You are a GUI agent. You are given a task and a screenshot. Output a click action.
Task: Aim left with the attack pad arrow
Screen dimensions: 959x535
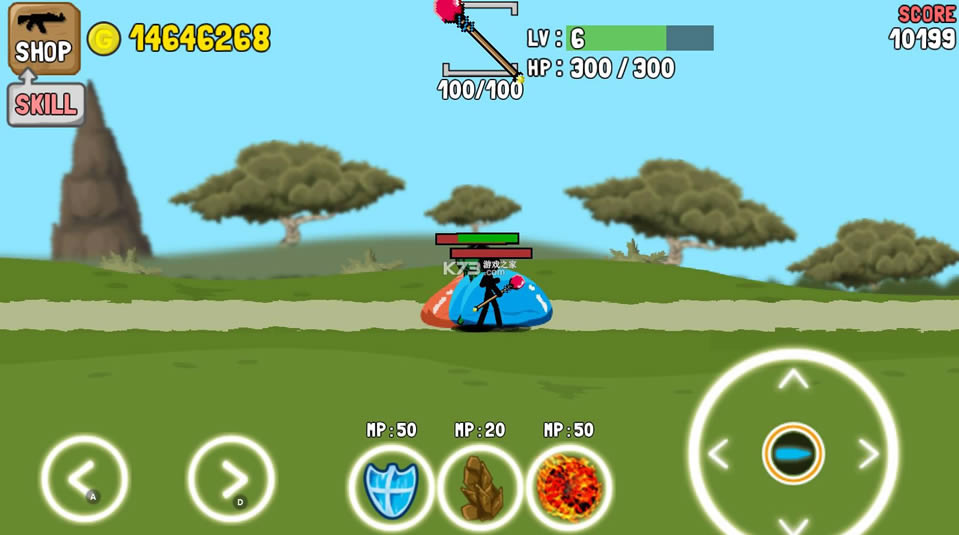pos(718,454)
